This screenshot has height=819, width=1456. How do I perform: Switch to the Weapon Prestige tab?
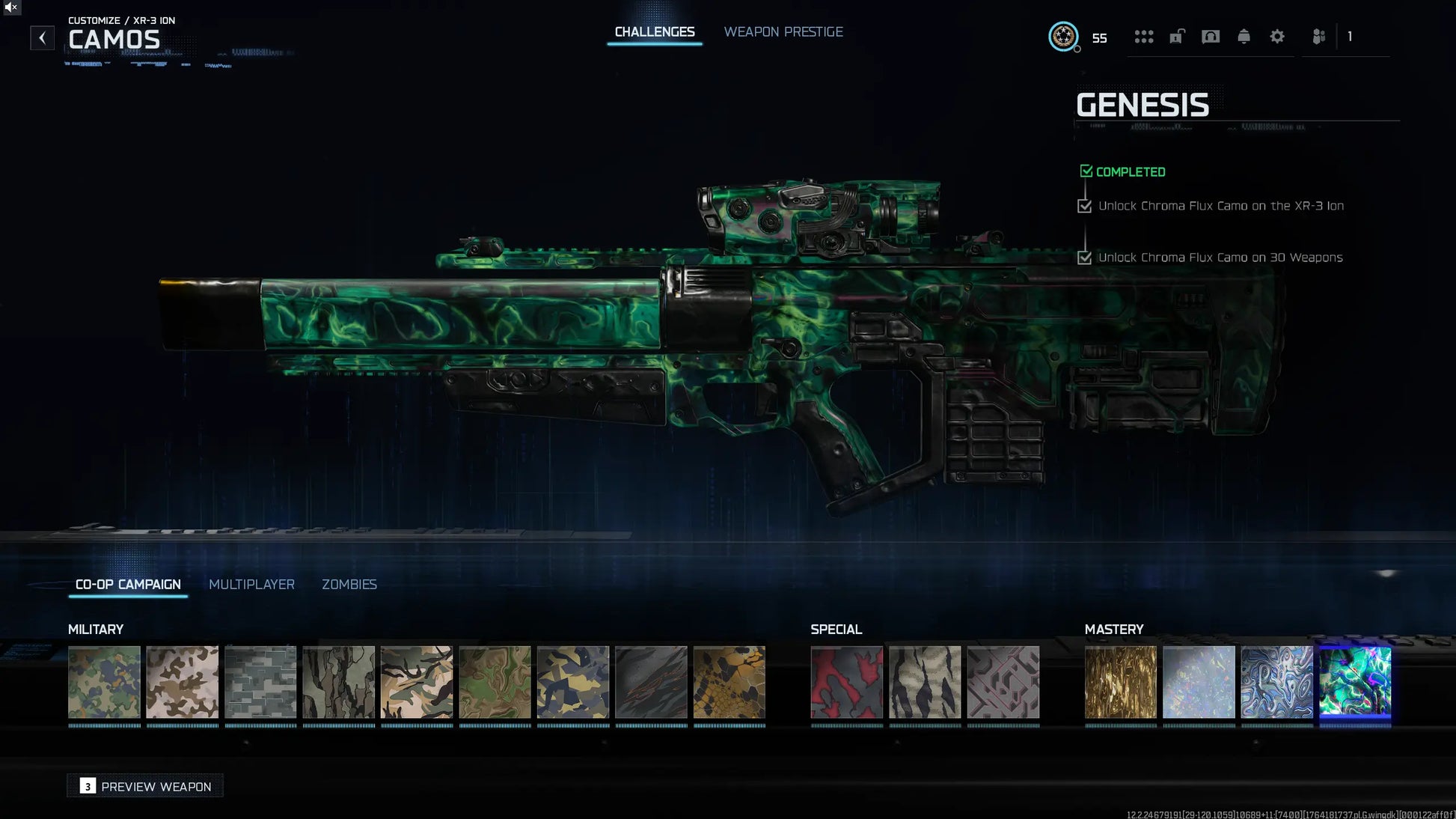click(x=783, y=32)
